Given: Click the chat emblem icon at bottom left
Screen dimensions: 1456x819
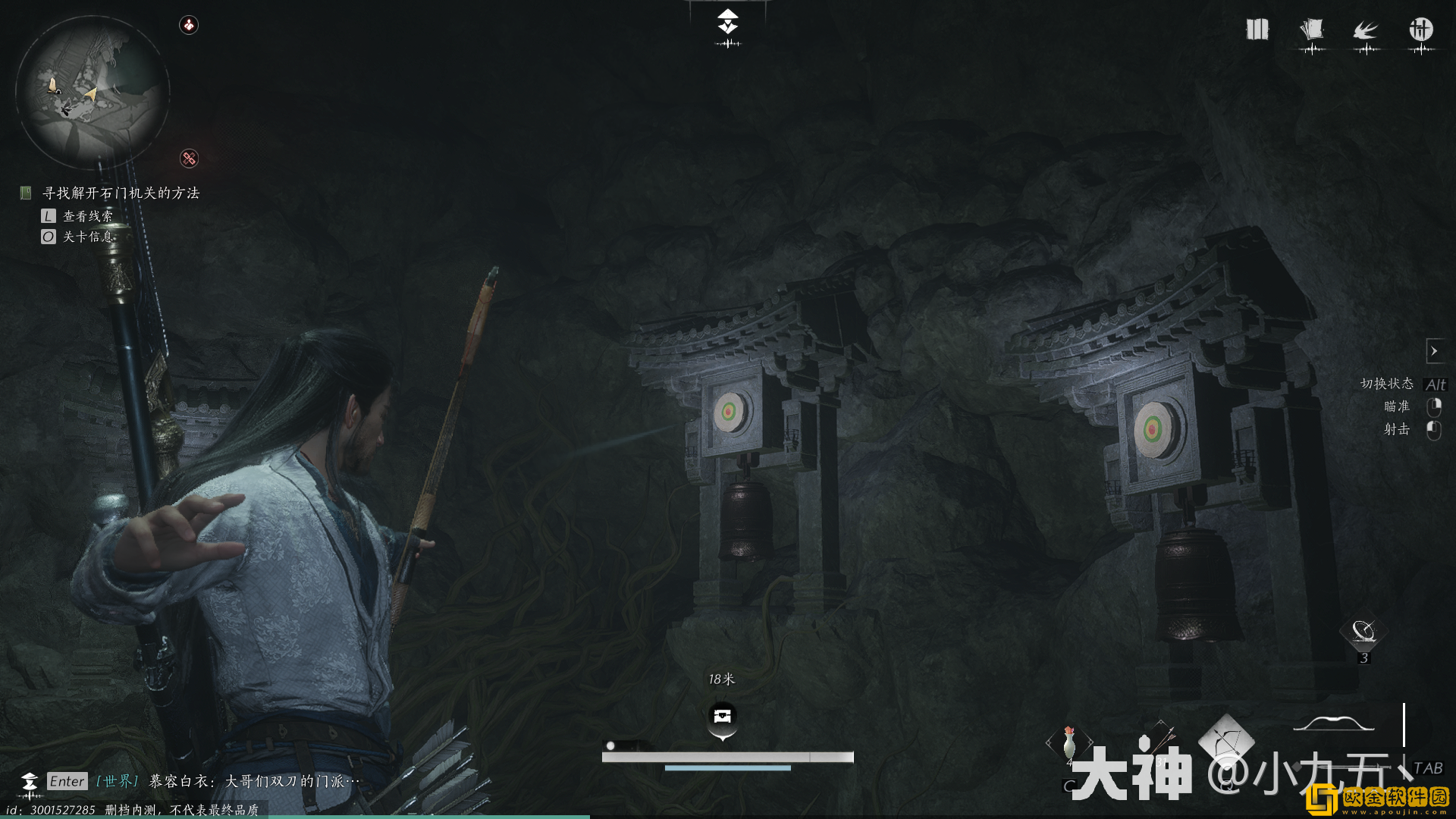Looking at the screenshot, I should pos(30,782).
